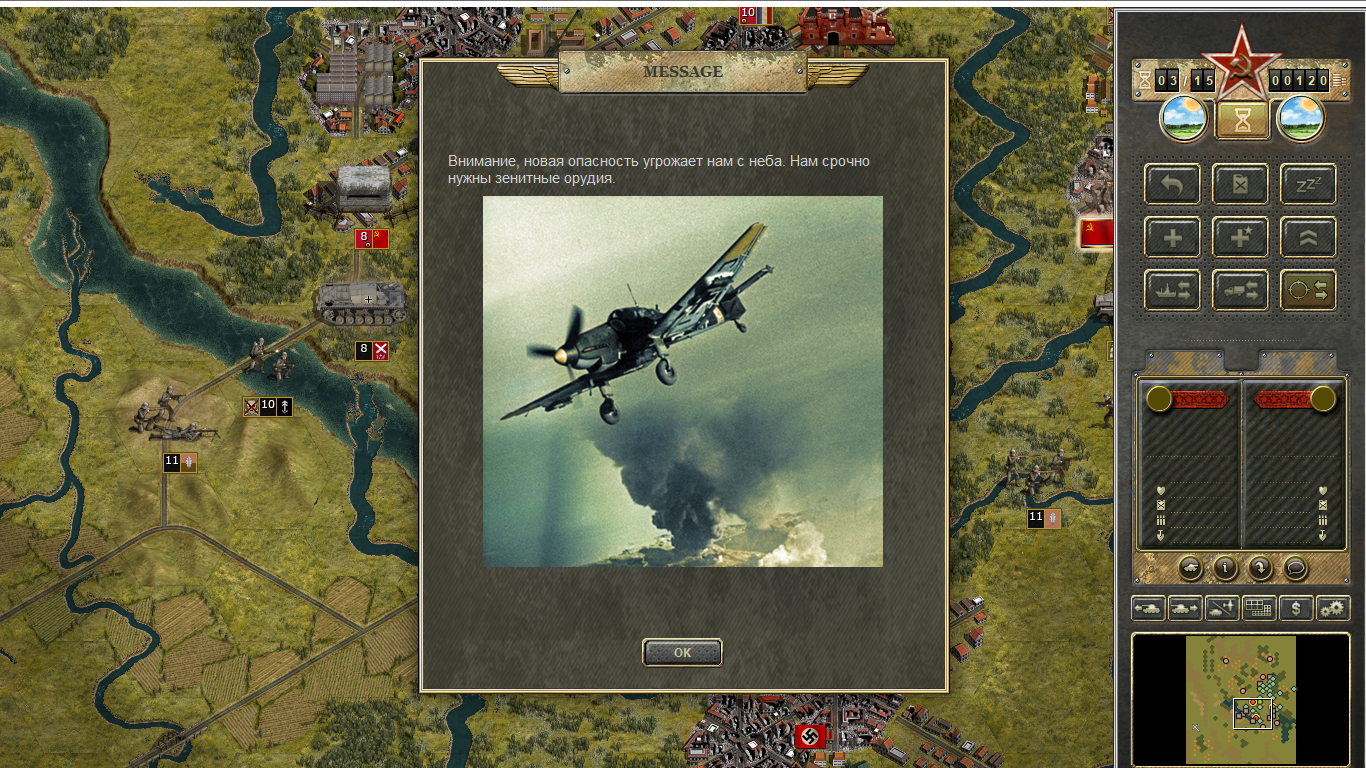1366x768 pixels.
Task: Select the previous unit tank button
Action: click(x=1147, y=608)
